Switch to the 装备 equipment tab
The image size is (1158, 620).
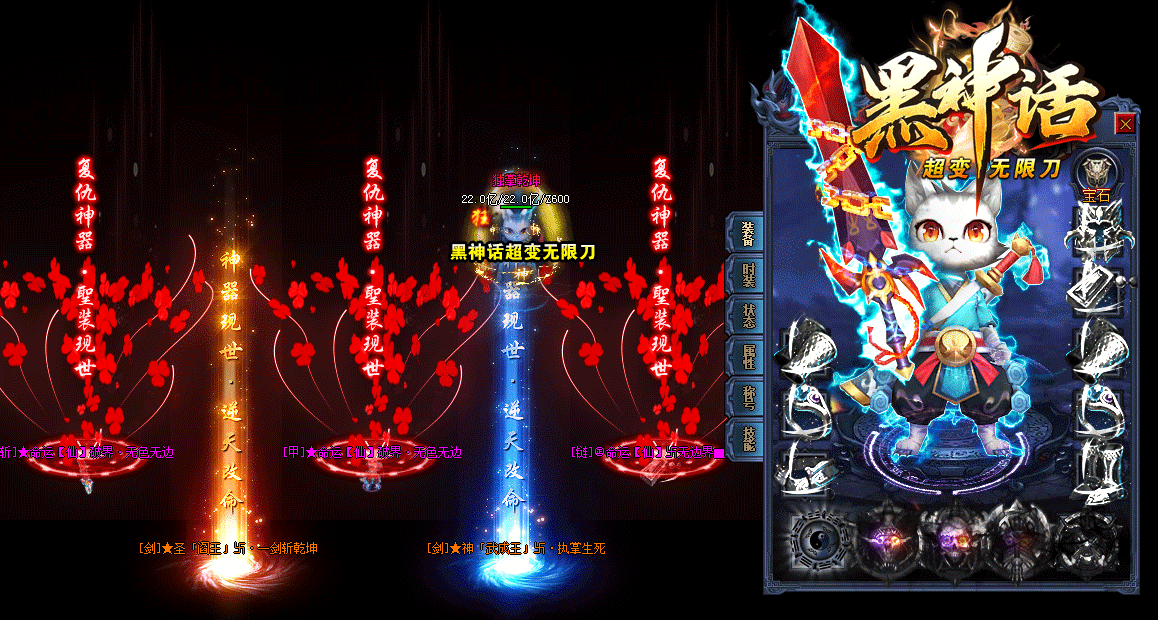point(748,232)
